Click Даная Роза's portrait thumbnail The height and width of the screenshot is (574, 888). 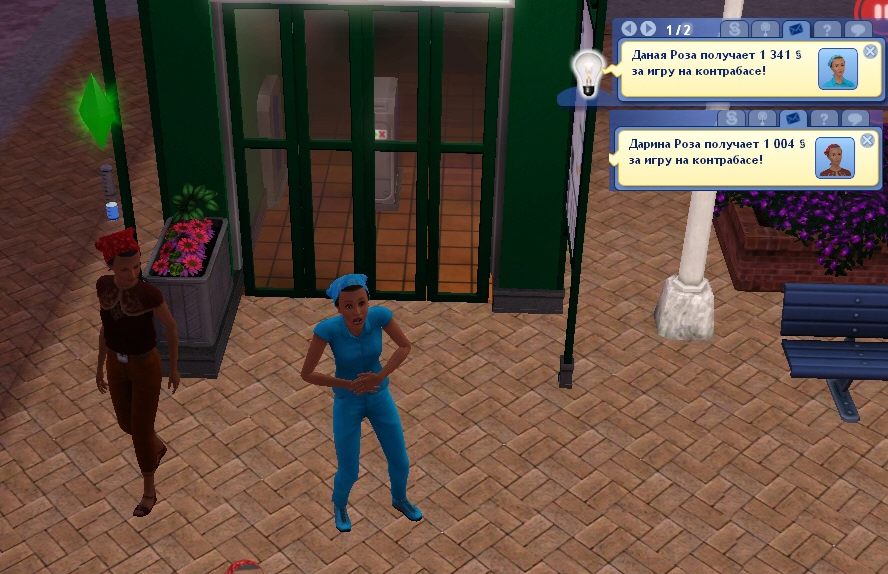point(837,69)
